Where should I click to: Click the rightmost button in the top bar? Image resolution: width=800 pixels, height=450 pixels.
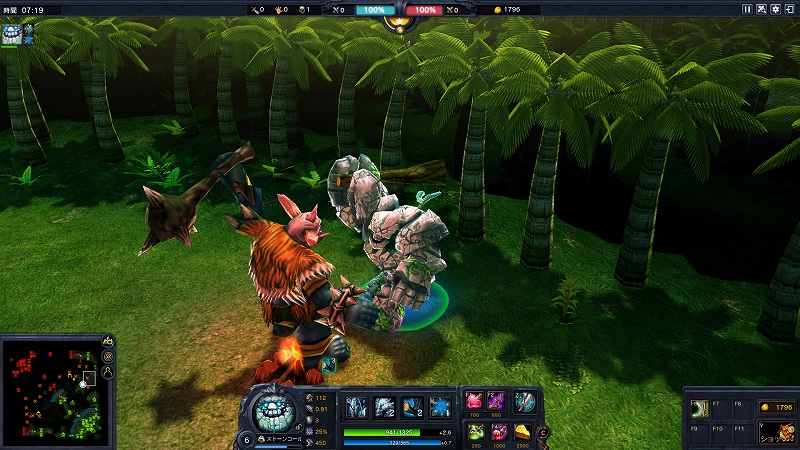pyautogui.click(x=790, y=9)
